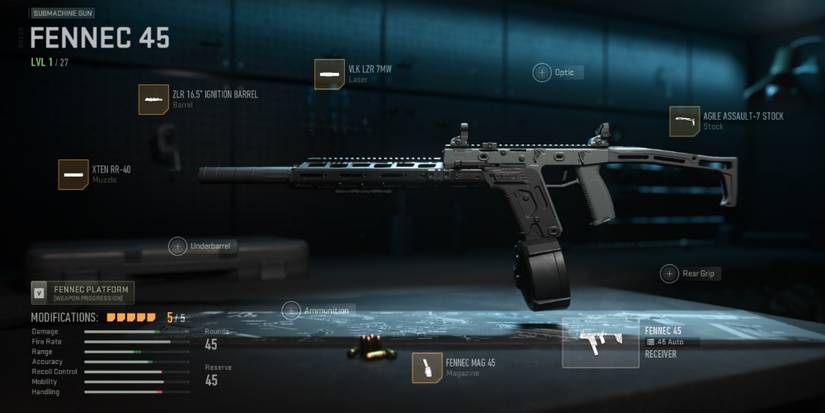
Task: Open the Fennec 45 receiver tile
Action: point(600,343)
